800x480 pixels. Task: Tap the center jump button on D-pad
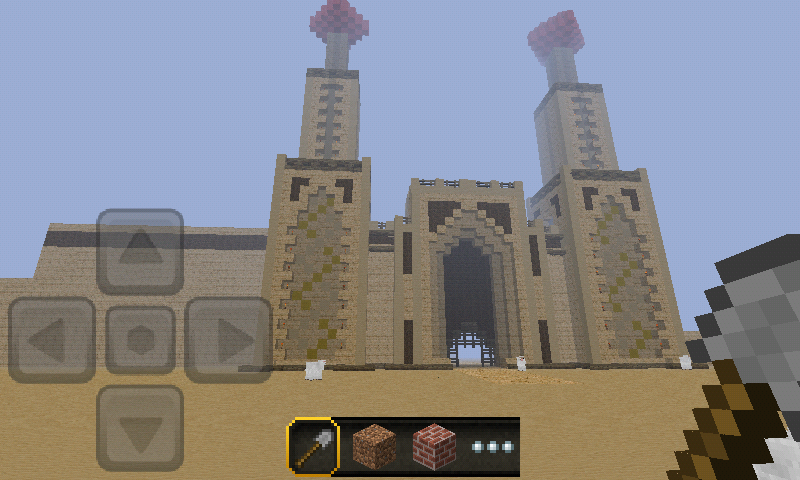click(x=140, y=340)
